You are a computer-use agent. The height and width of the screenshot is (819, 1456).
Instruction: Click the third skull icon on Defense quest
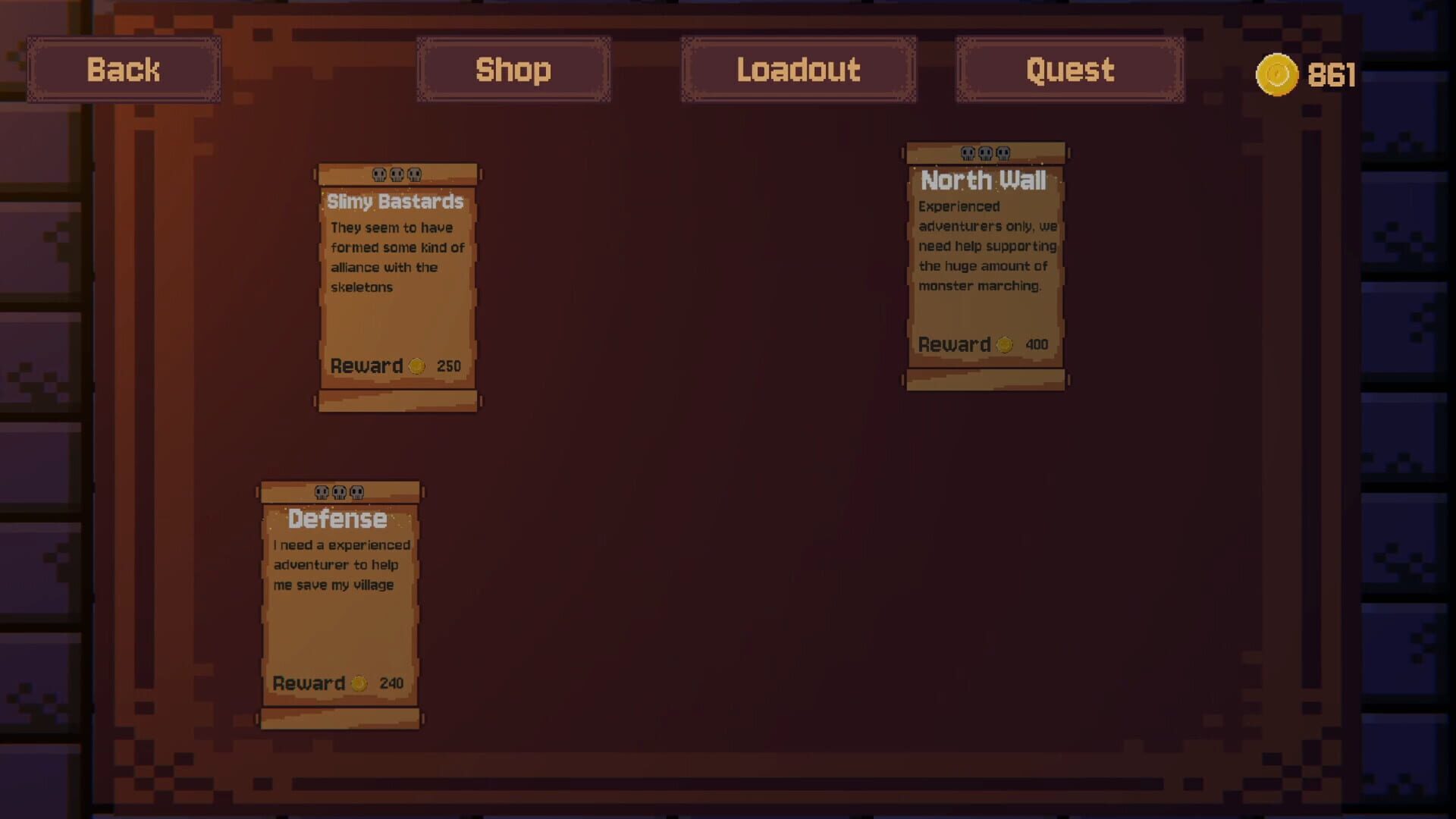pyautogui.click(x=356, y=491)
